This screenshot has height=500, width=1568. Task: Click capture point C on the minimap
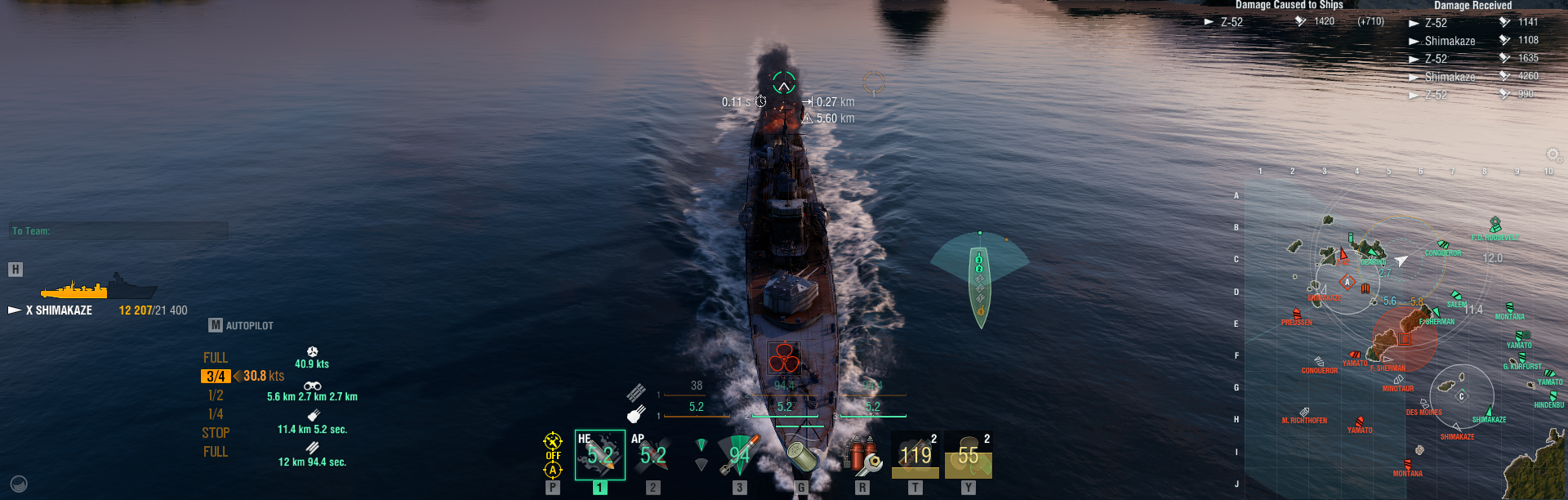1462,396
